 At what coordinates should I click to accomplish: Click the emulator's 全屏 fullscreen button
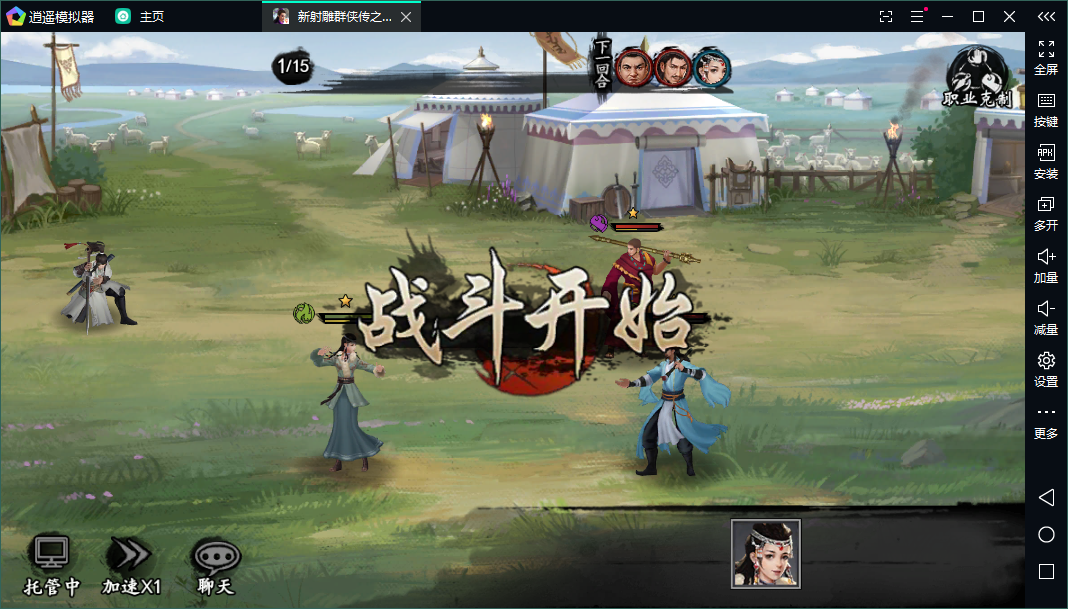tap(1046, 57)
